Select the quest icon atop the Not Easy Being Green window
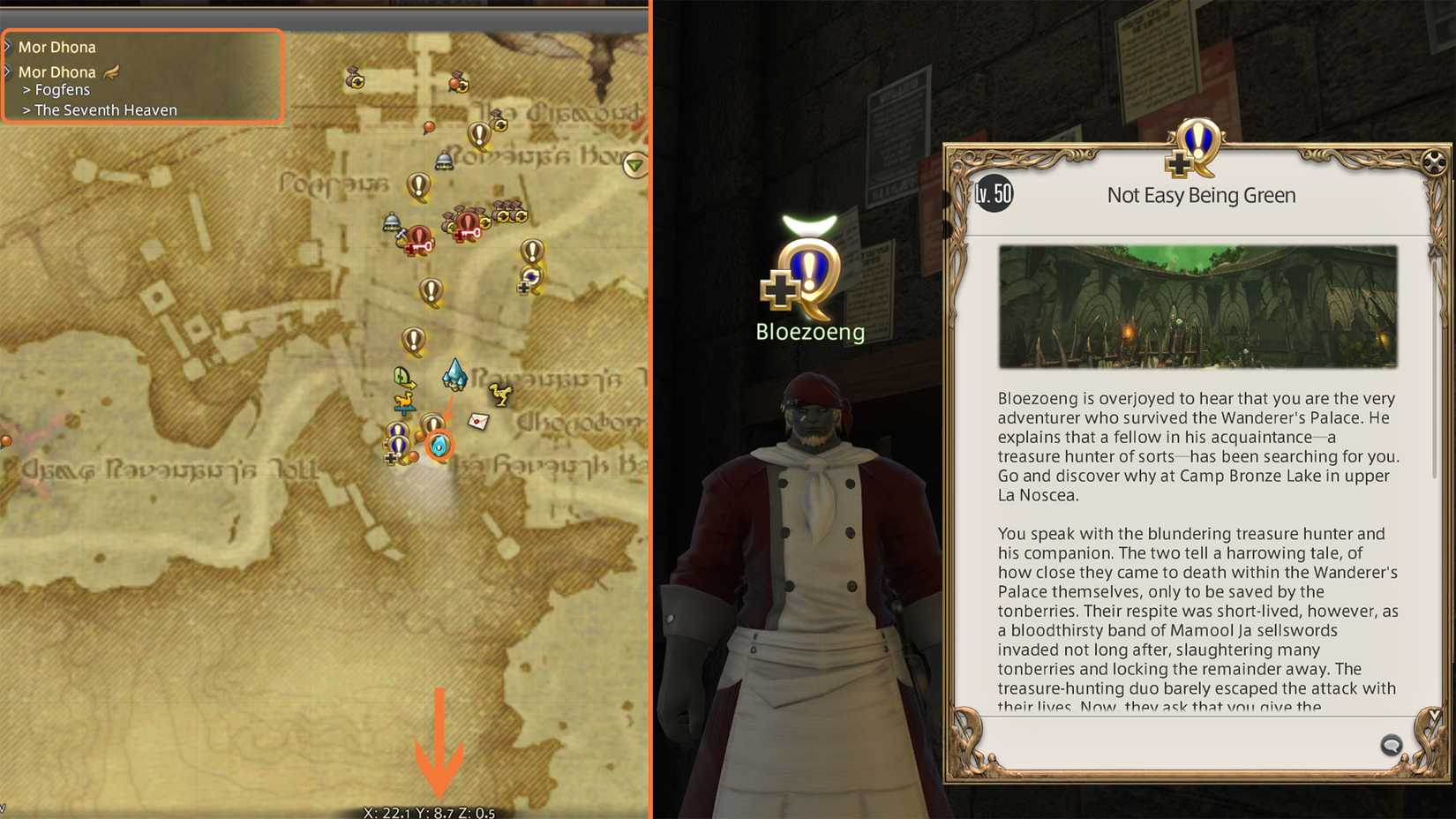The image size is (1456, 819). [1200, 147]
